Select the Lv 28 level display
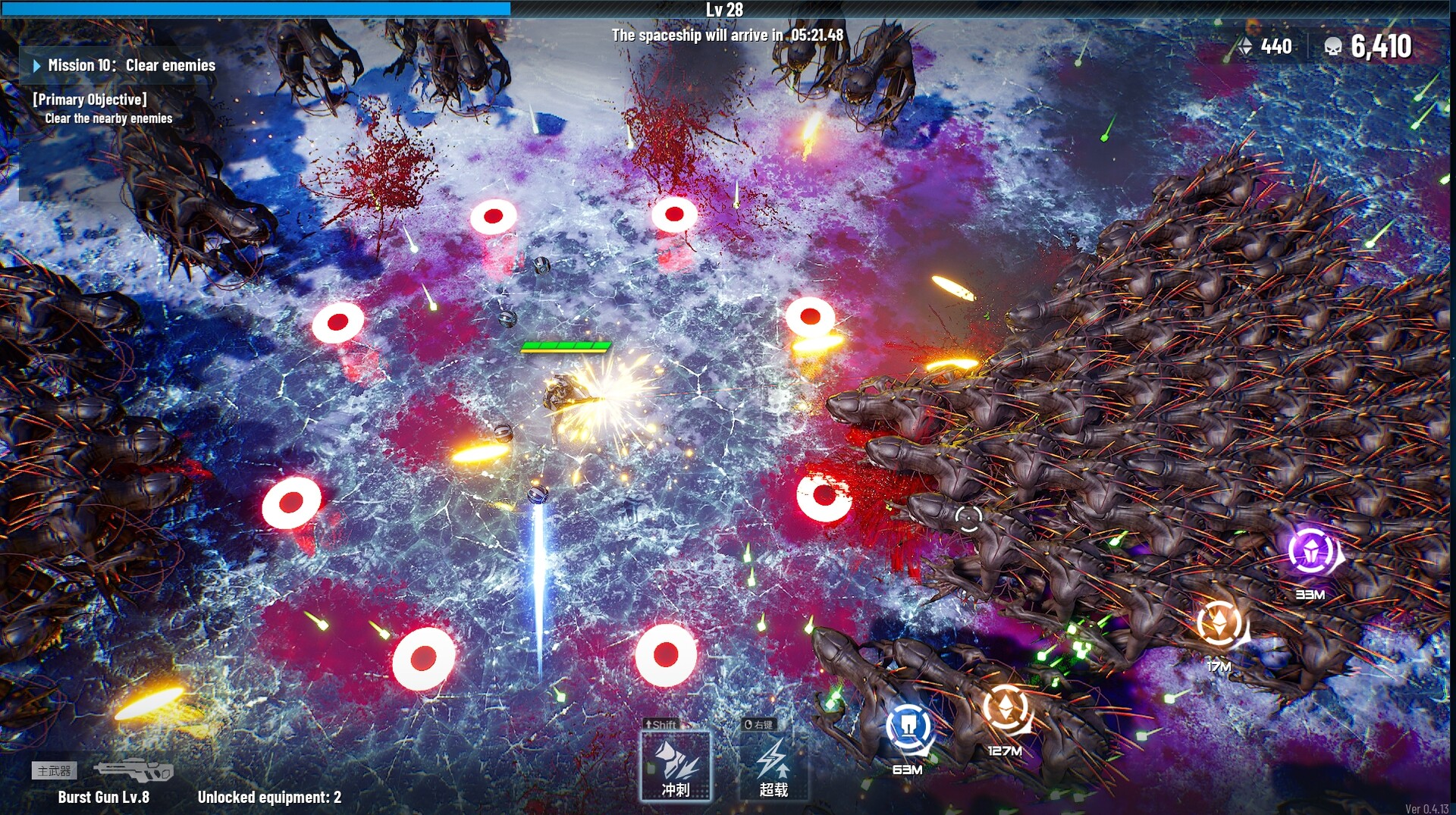This screenshot has width=1456, height=815. click(726, 10)
